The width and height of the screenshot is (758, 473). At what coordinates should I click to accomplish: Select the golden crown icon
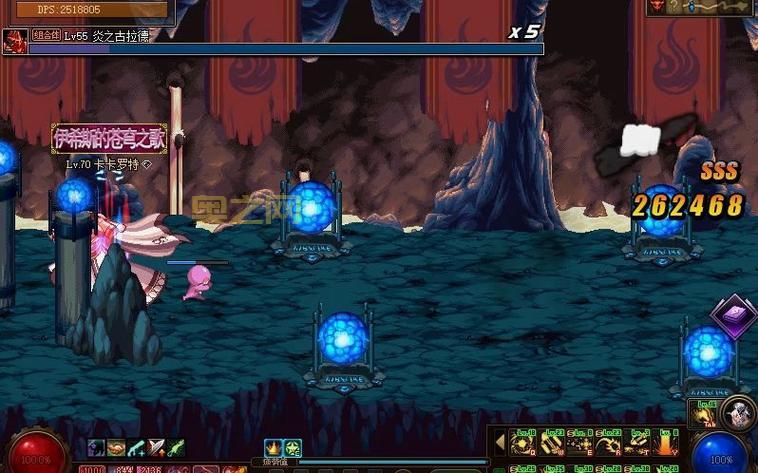[x=273, y=448]
